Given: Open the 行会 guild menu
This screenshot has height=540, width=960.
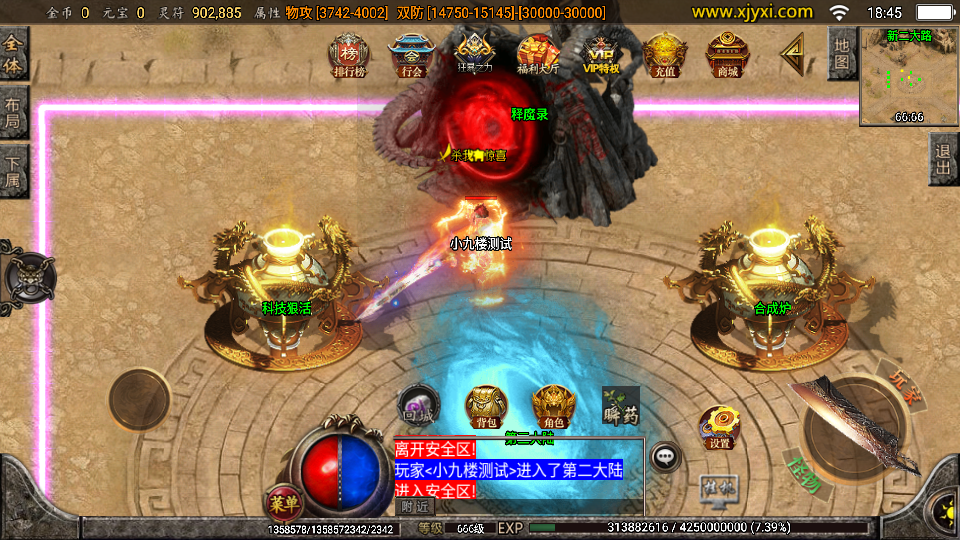Looking at the screenshot, I should (x=410, y=55).
